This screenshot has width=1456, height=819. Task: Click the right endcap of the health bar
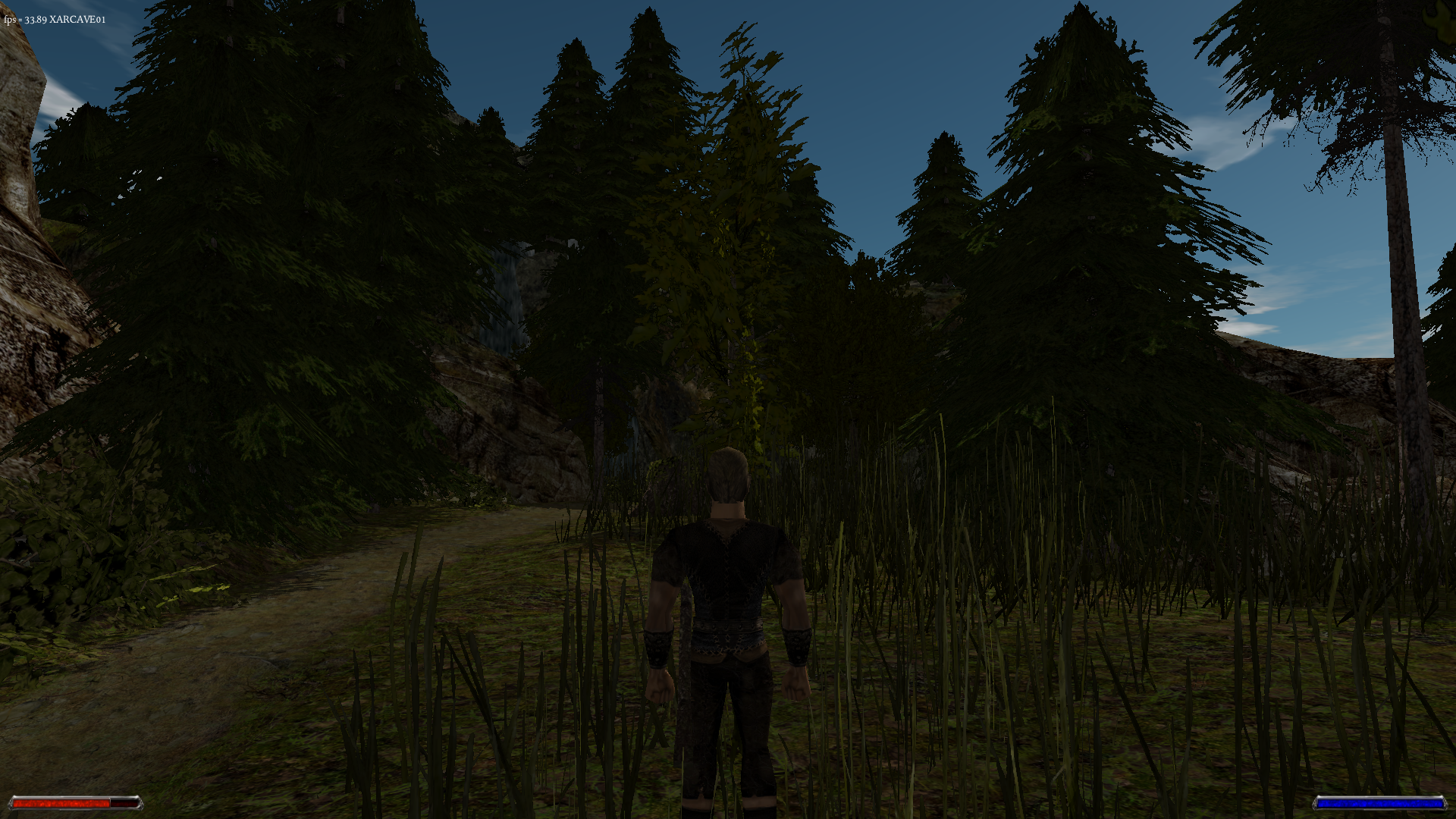coord(141,802)
